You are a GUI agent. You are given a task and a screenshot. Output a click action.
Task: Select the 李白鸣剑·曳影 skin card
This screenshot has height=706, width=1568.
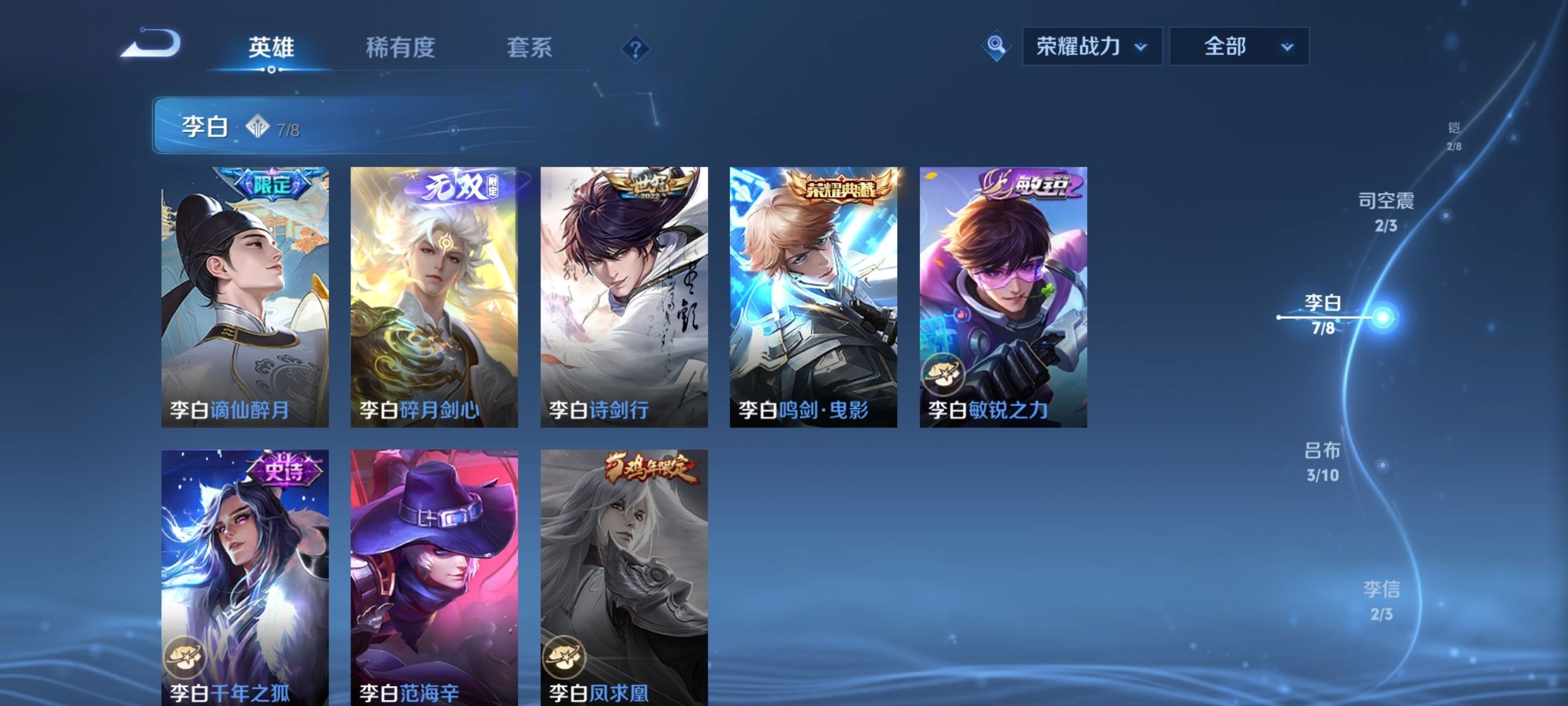pyautogui.click(x=813, y=296)
